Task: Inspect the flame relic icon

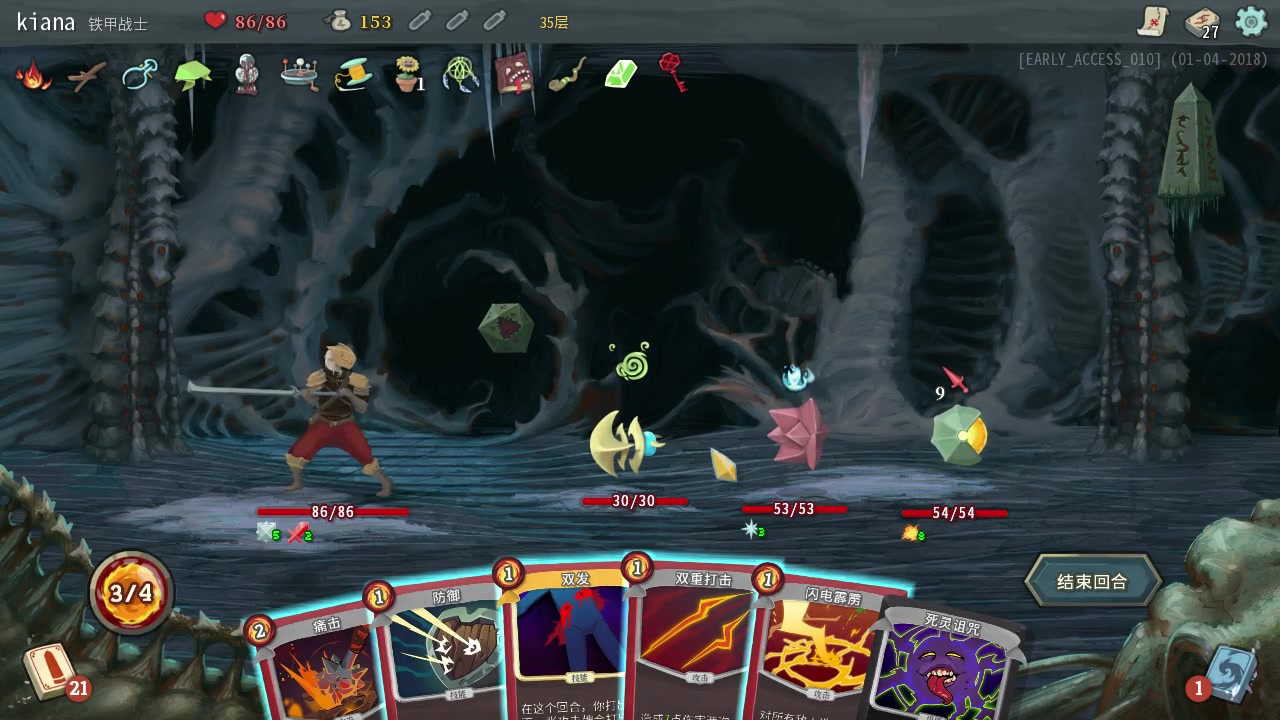Action: click(x=34, y=75)
